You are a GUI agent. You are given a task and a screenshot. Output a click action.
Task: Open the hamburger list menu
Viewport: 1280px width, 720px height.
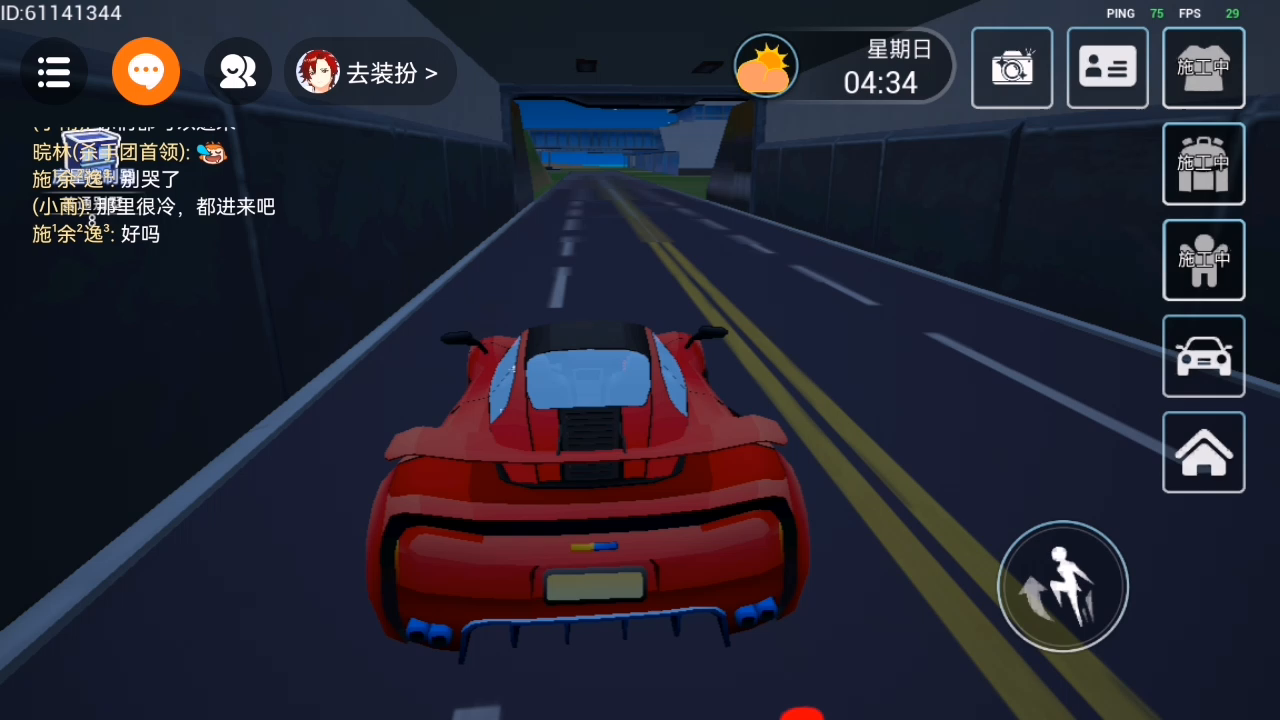point(53,71)
